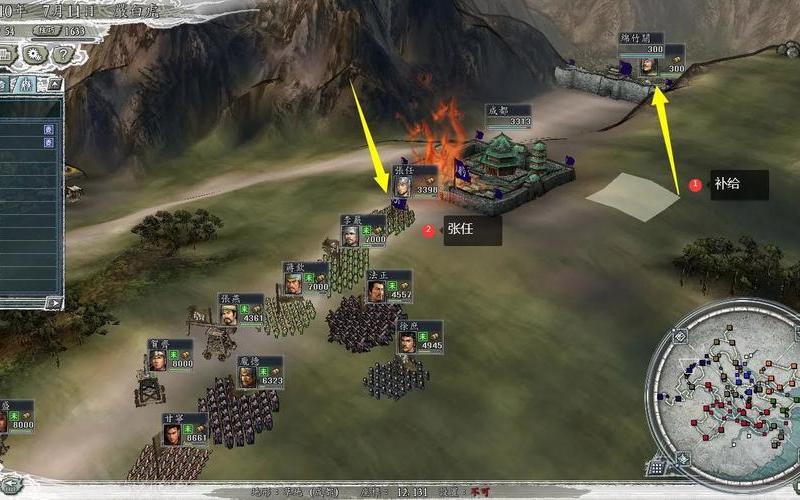The height and width of the screenshot is (500, 800).
Task: Select the unit label with 8661 troops
Action: click(184, 429)
